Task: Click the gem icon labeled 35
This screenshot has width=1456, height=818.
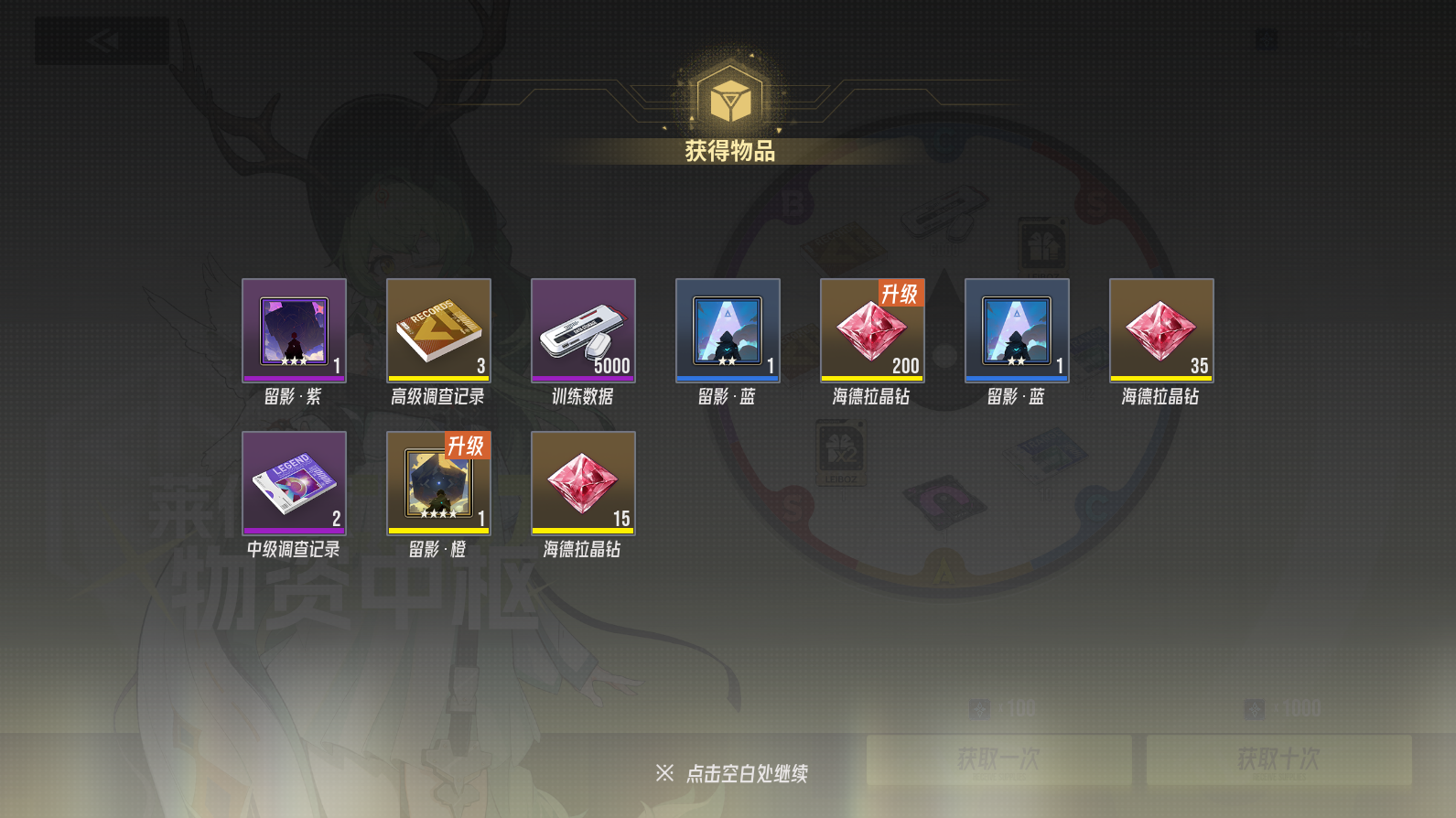Action: [x=1160, y=329]
